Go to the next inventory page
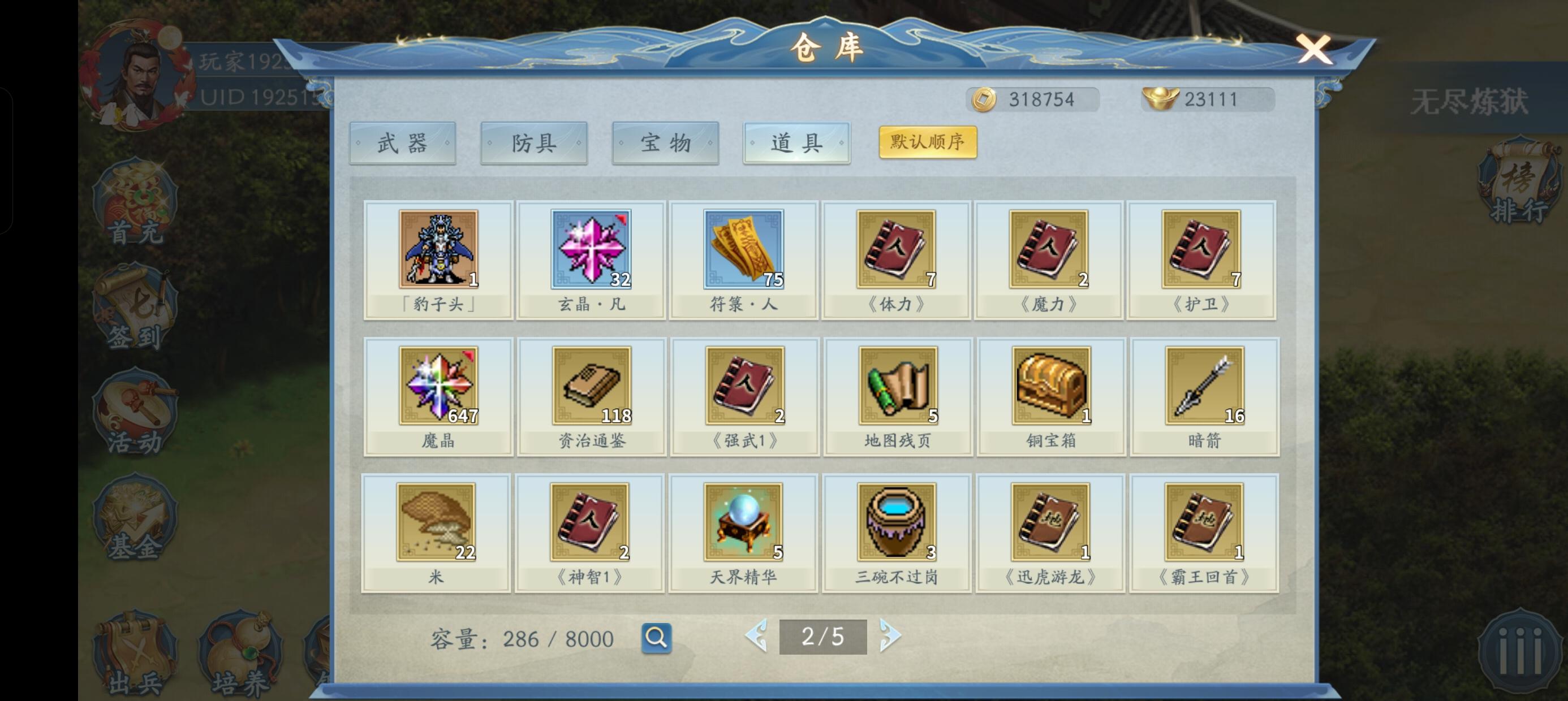 tap(891, 637)
